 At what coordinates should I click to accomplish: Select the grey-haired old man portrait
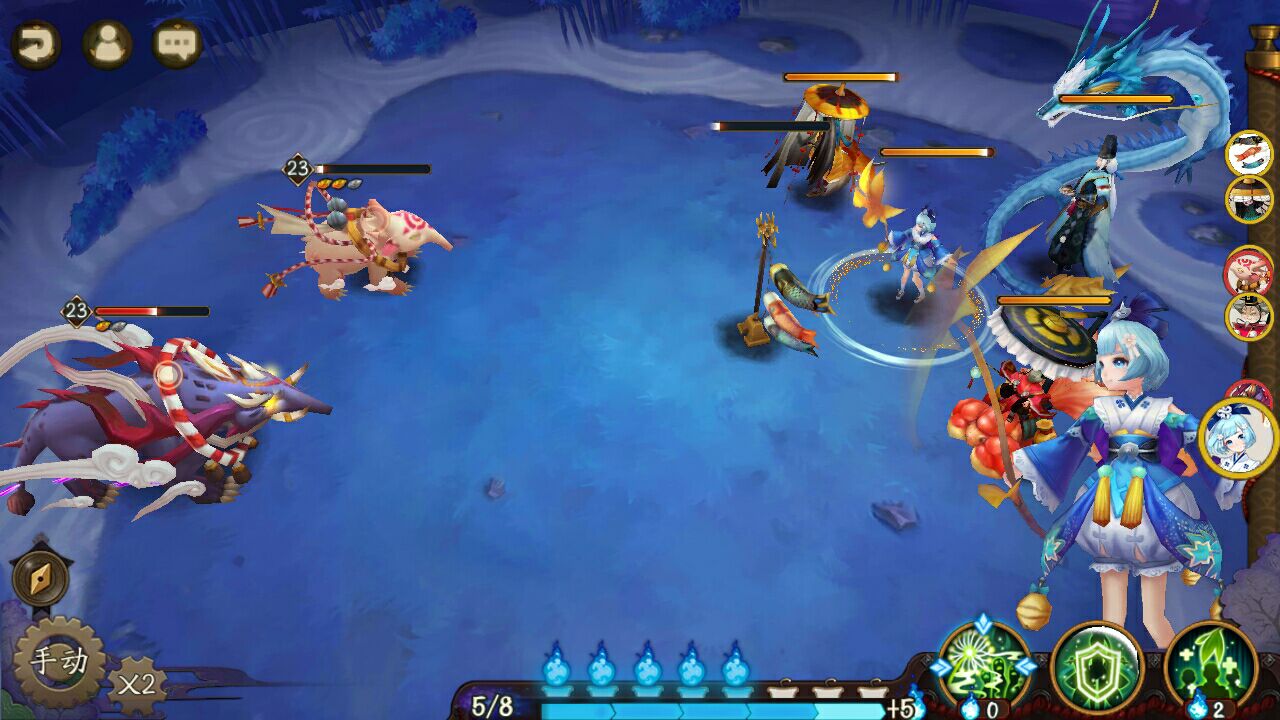point(1248,316)
